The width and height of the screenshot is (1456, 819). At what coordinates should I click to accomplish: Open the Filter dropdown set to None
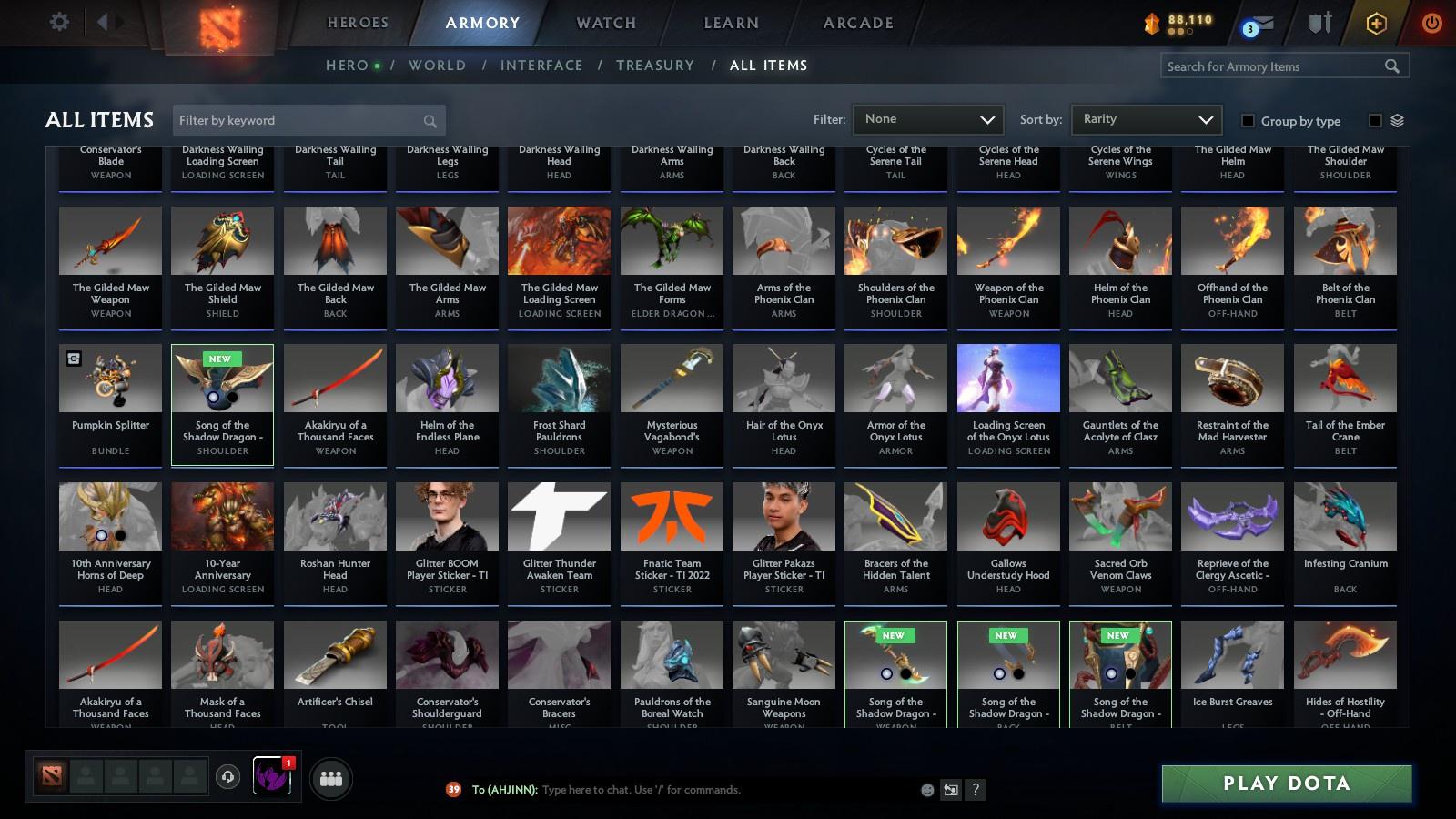(x=928, y=118)
